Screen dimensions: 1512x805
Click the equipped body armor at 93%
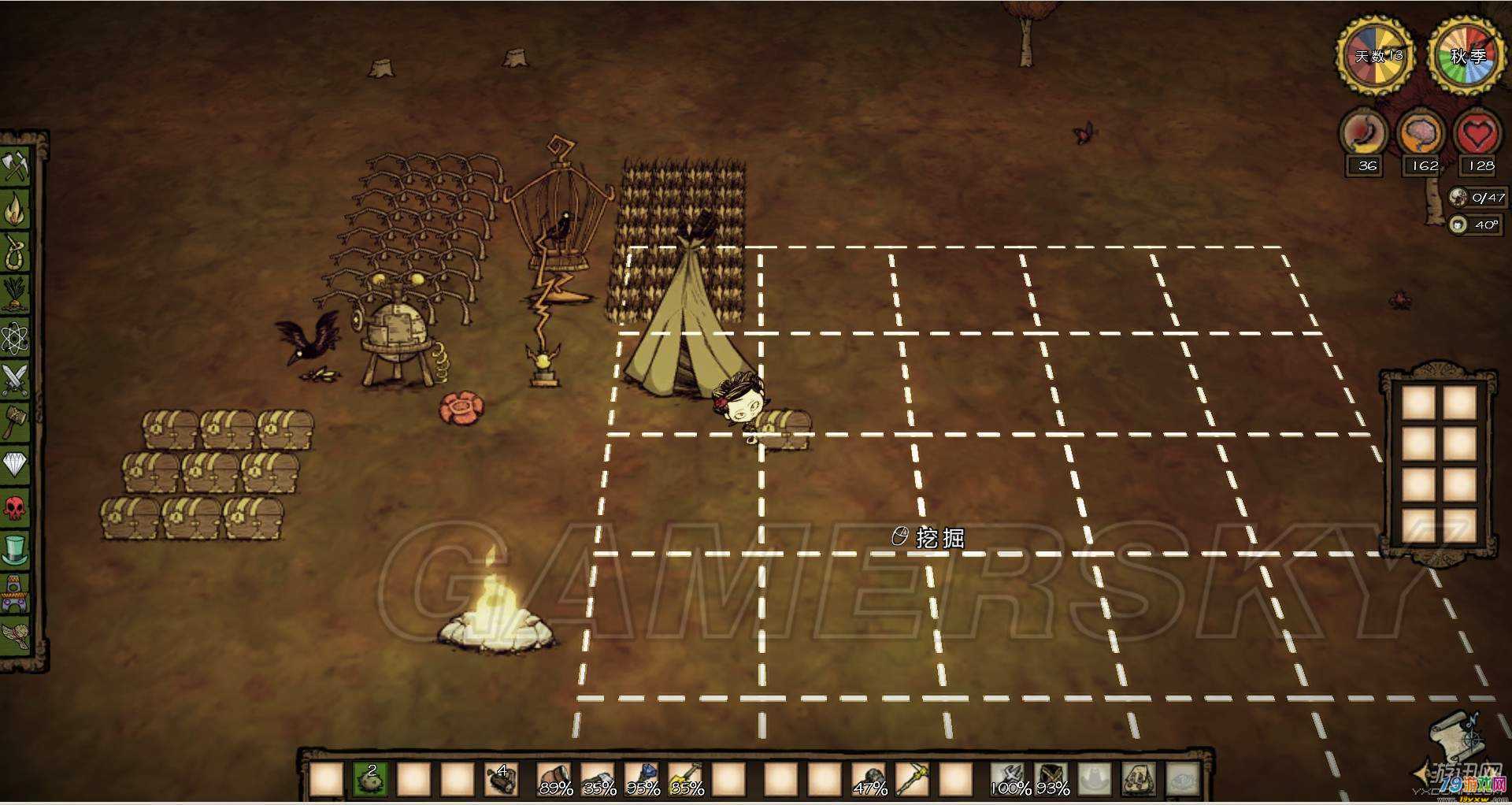(x=1052, y=779)
